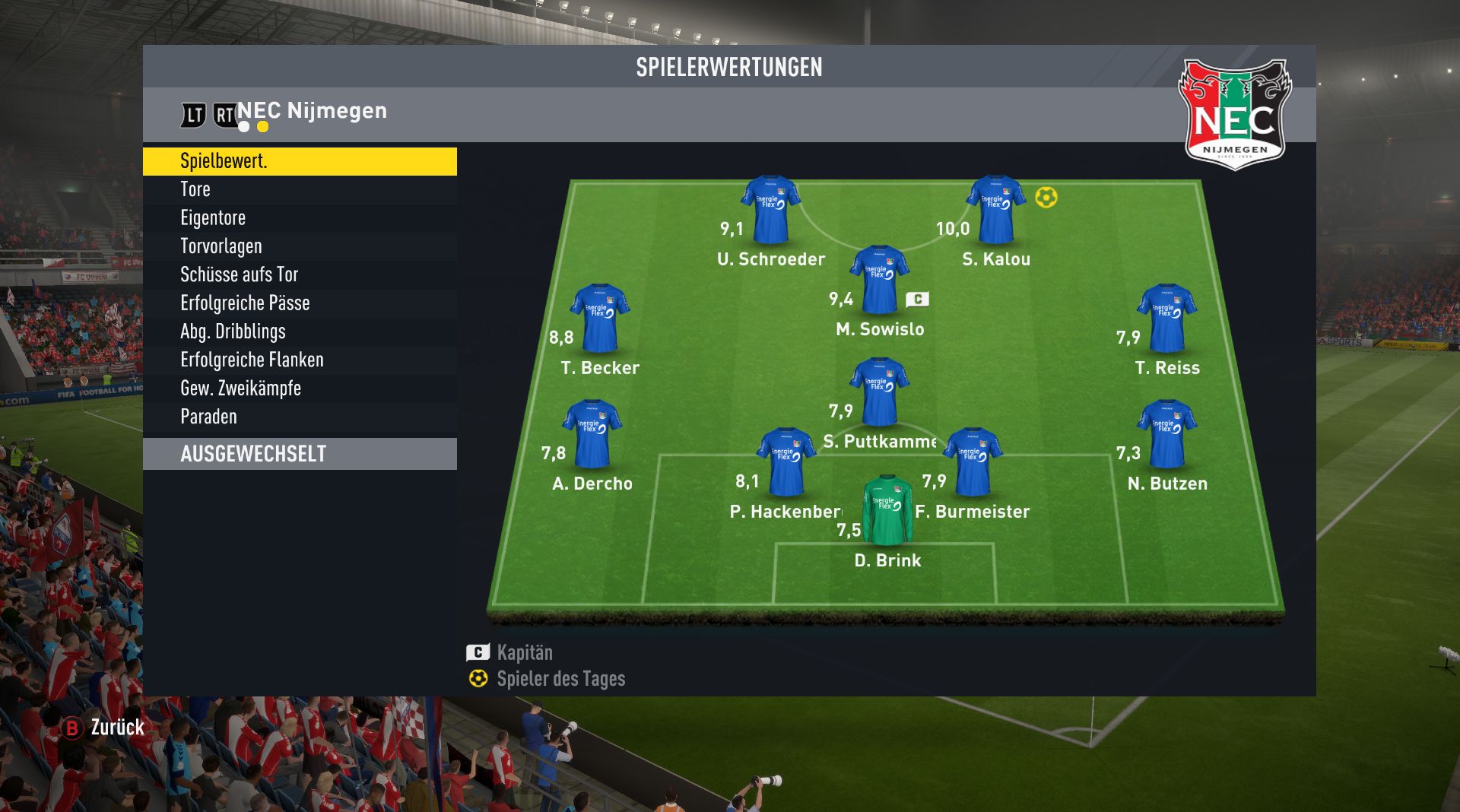
Task: Select N. Butzen's player shirt
Action: pyautogui.click(x=1166, y=434)
